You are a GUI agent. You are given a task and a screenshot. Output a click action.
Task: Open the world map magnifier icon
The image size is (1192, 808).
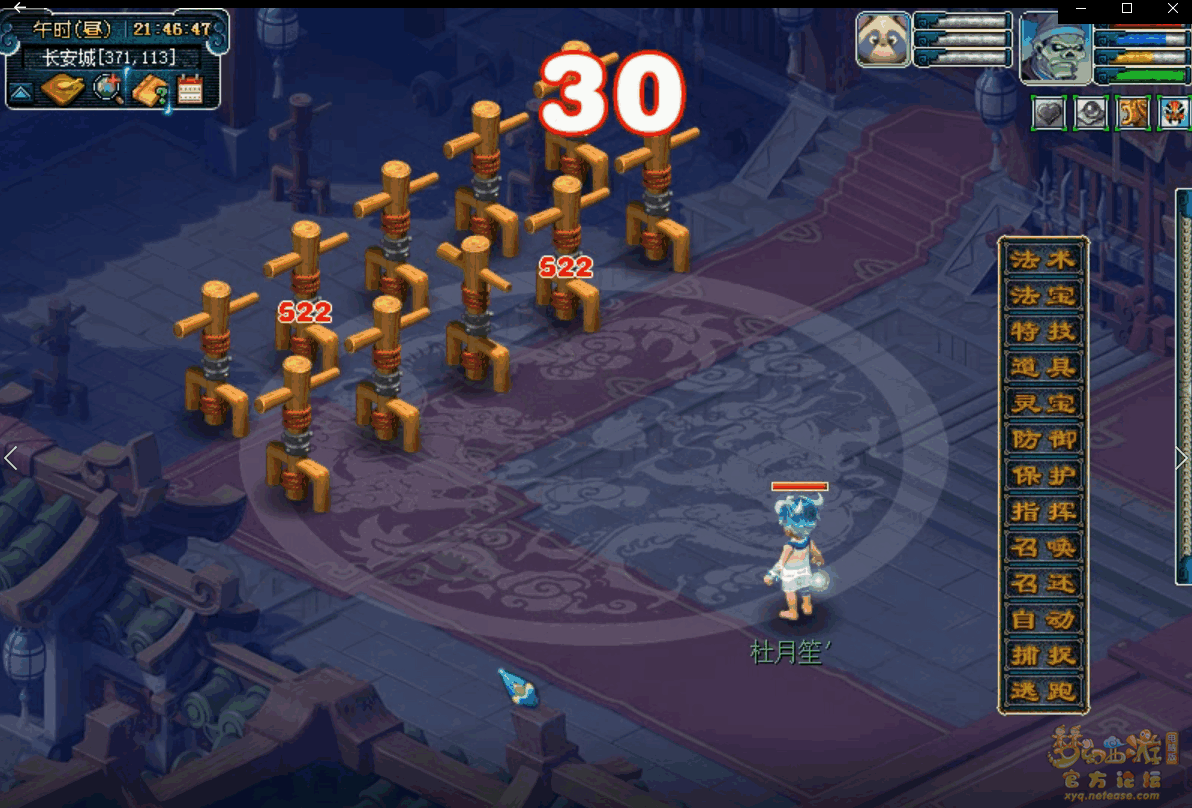tap(107, 90)
